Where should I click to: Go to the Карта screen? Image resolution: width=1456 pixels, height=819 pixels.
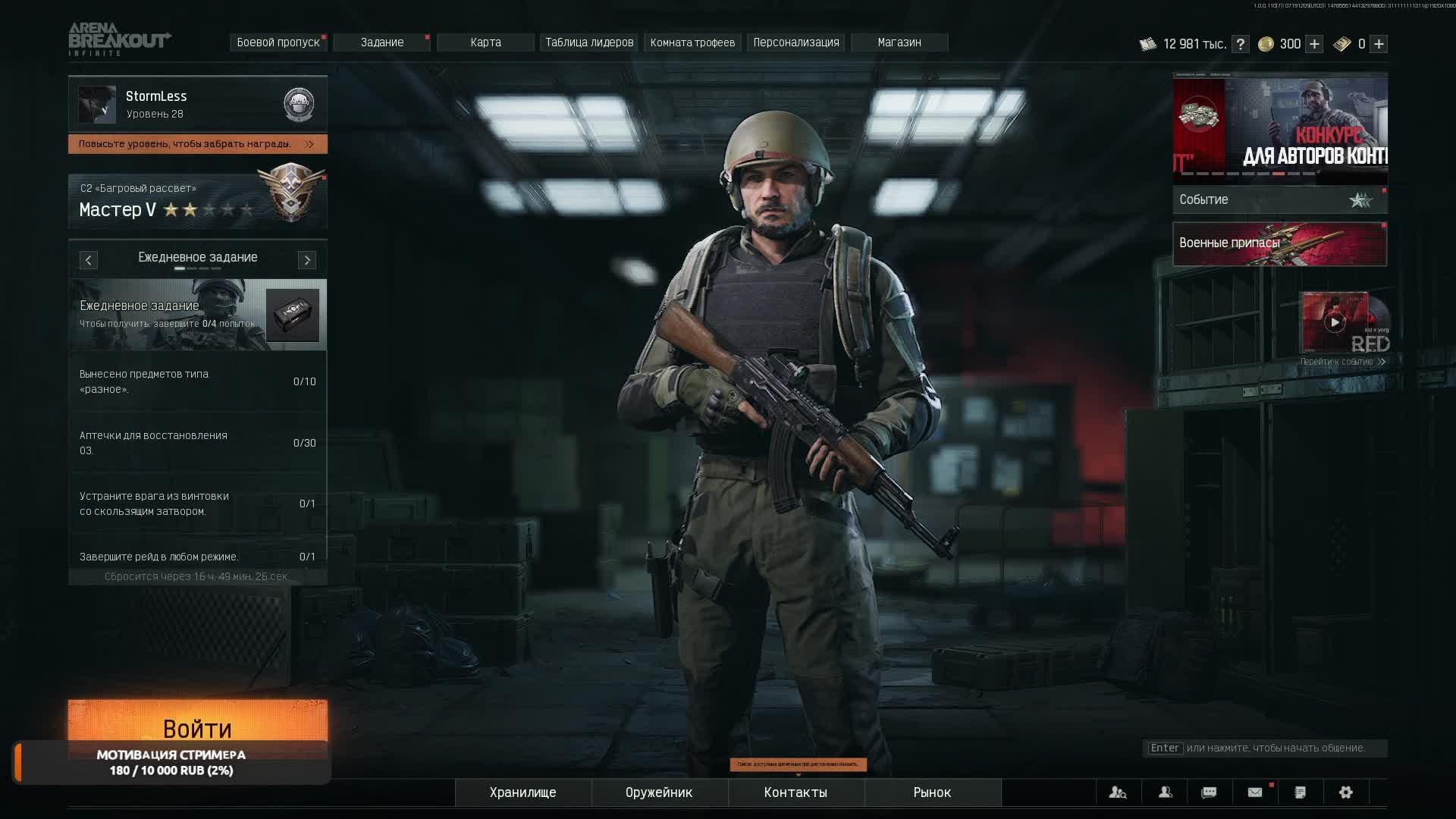point(485,42)
